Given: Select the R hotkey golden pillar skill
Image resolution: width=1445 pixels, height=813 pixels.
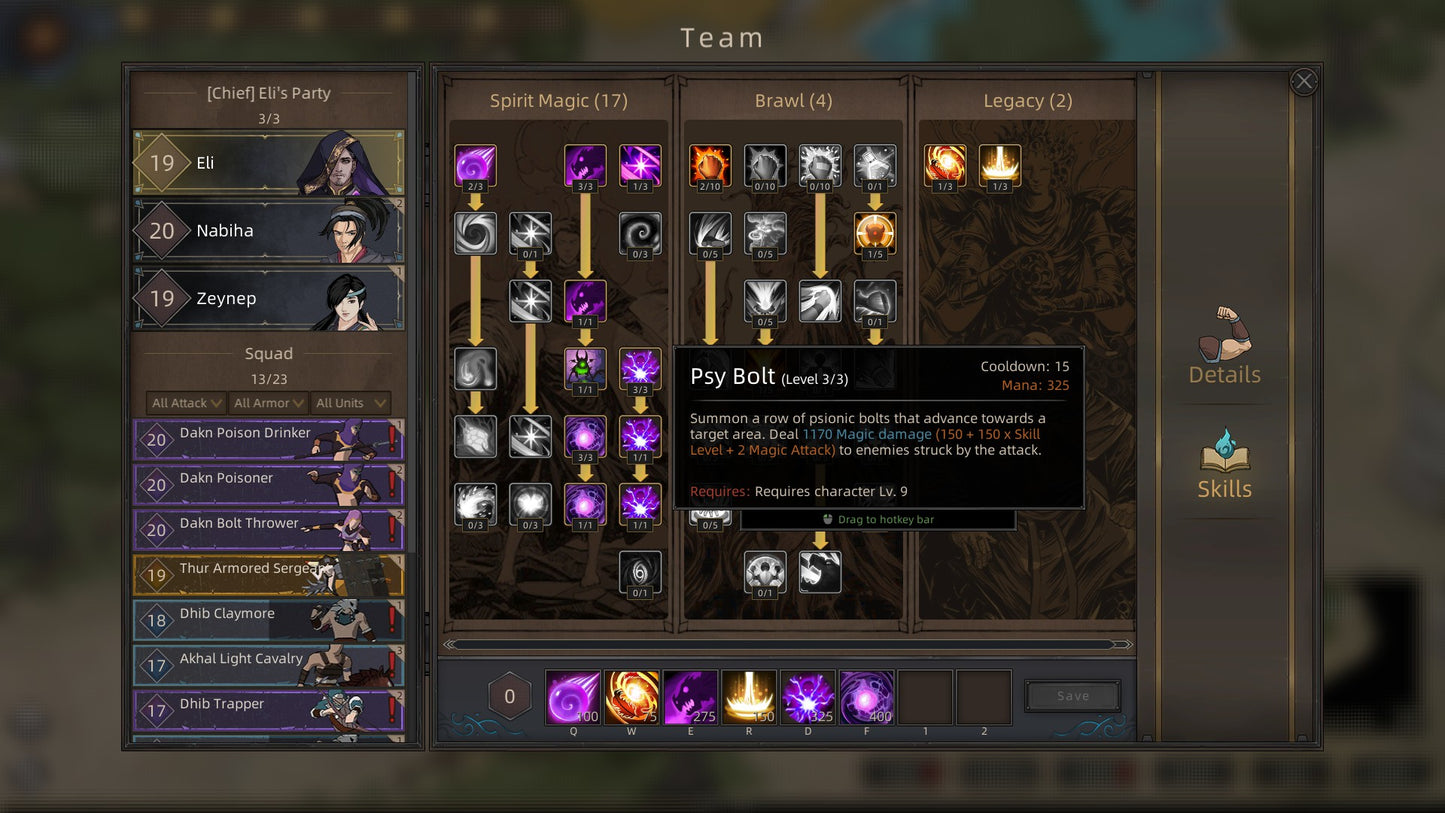Looking at the screenshot, I should coord(749,697).
